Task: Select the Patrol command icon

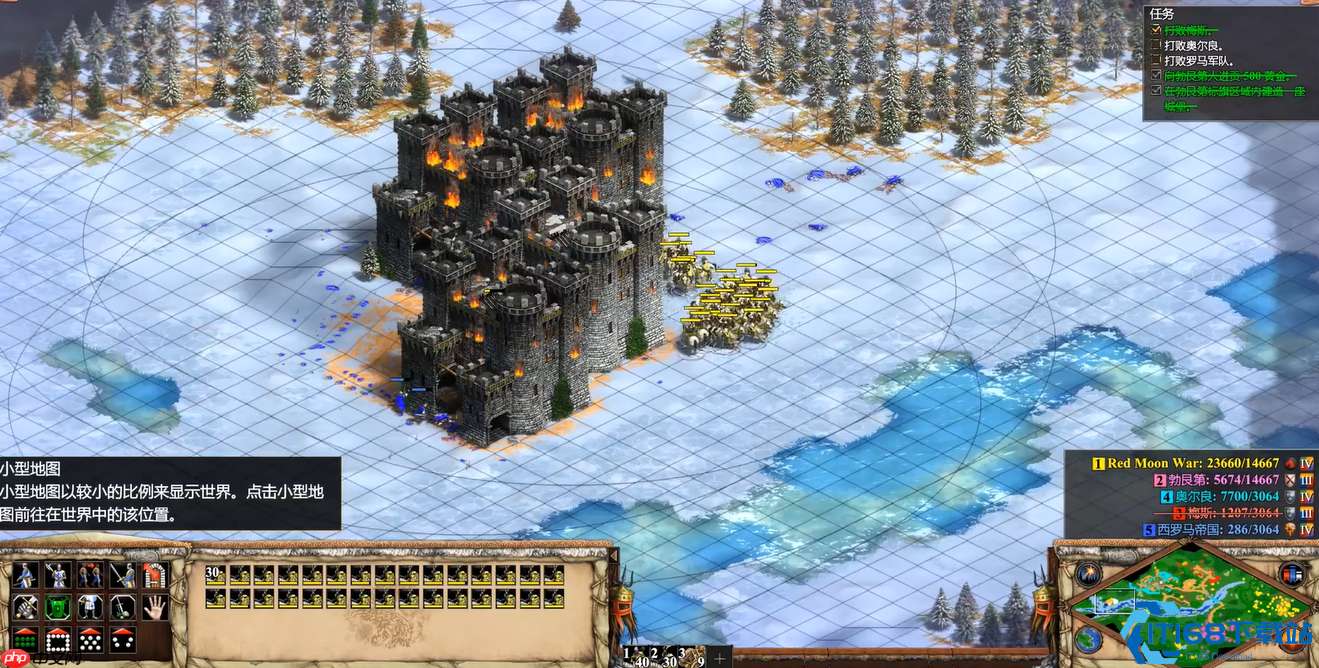Action: pos(25,575)
